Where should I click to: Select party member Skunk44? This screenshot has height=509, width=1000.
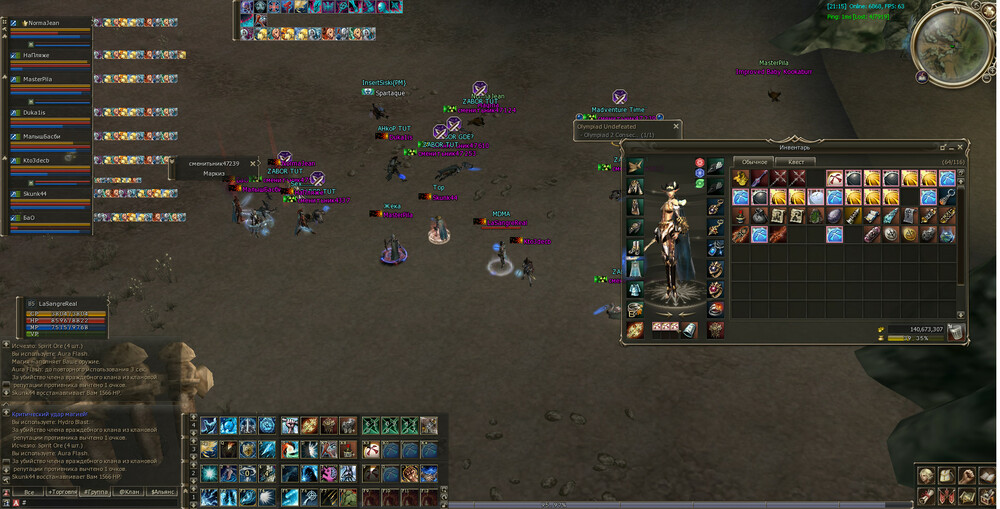[x=35, y=193]
